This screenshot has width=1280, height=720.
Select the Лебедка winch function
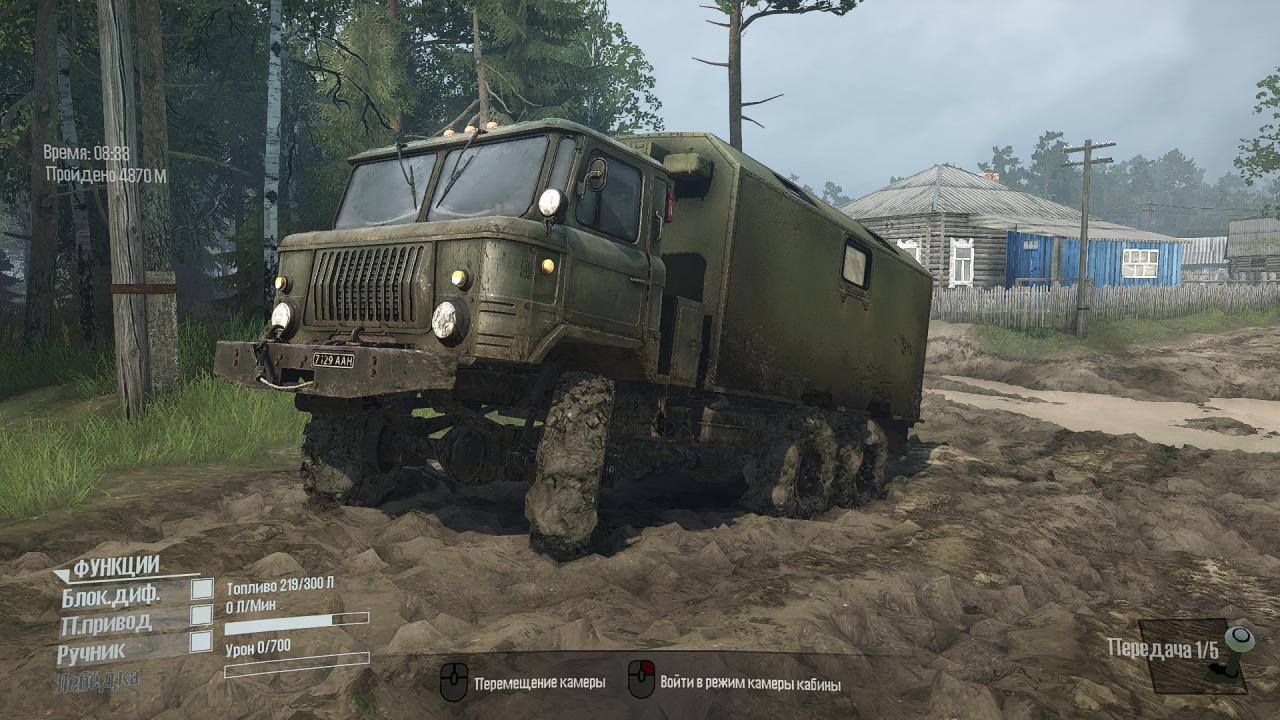[x=98, y=680]
